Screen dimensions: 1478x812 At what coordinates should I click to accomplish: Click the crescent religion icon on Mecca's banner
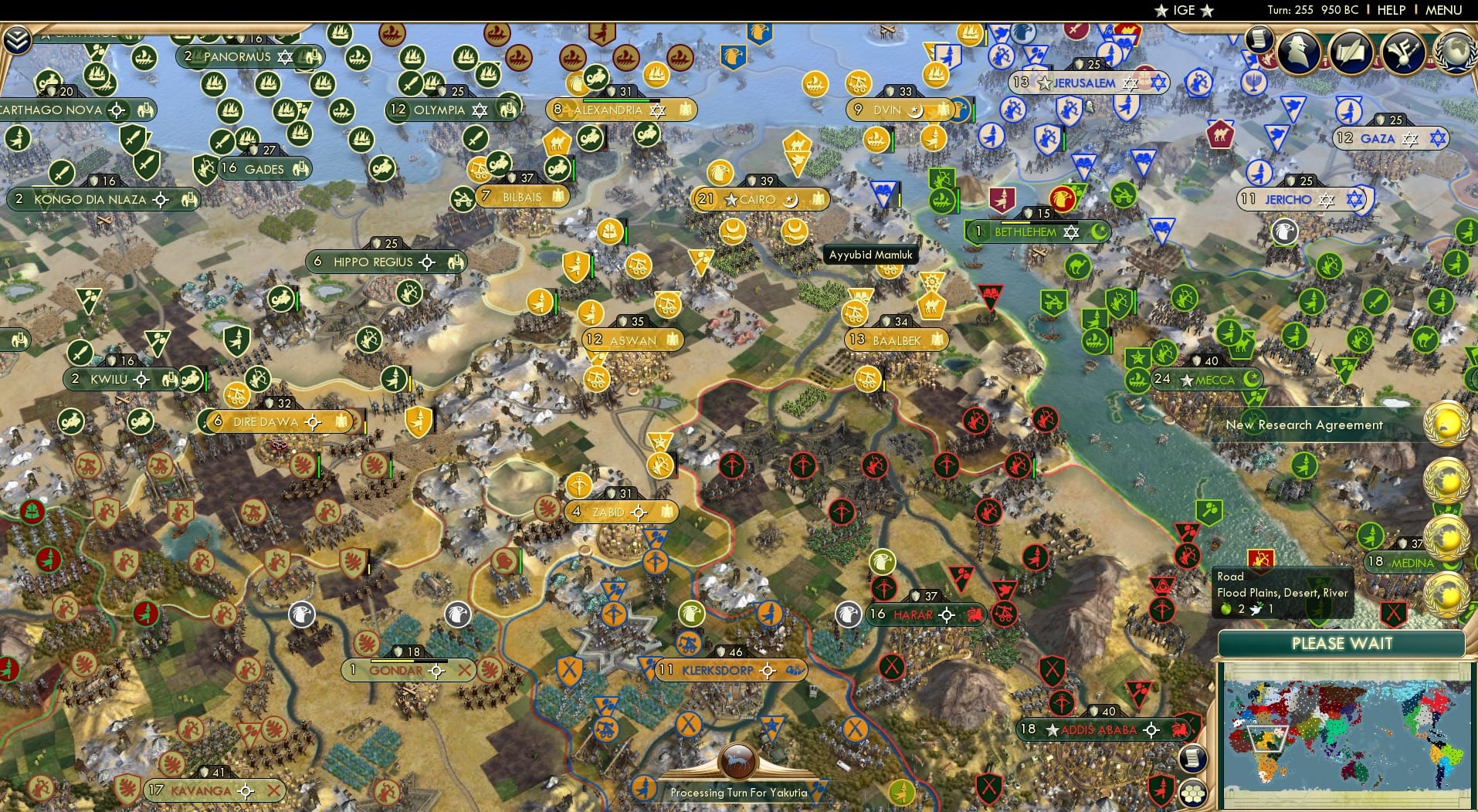coord(1251,379)
